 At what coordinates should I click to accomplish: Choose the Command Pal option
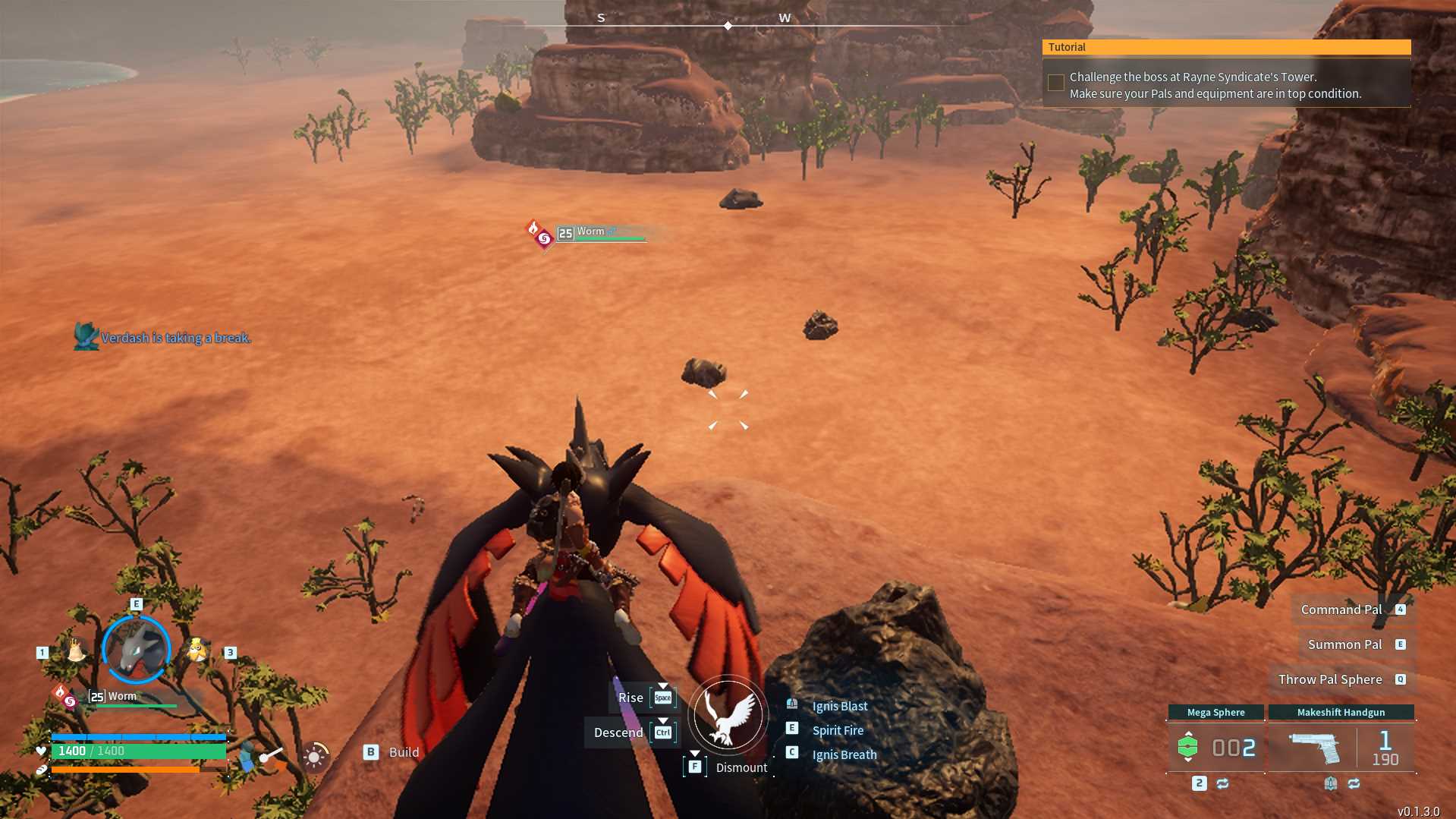(1341, 610)
